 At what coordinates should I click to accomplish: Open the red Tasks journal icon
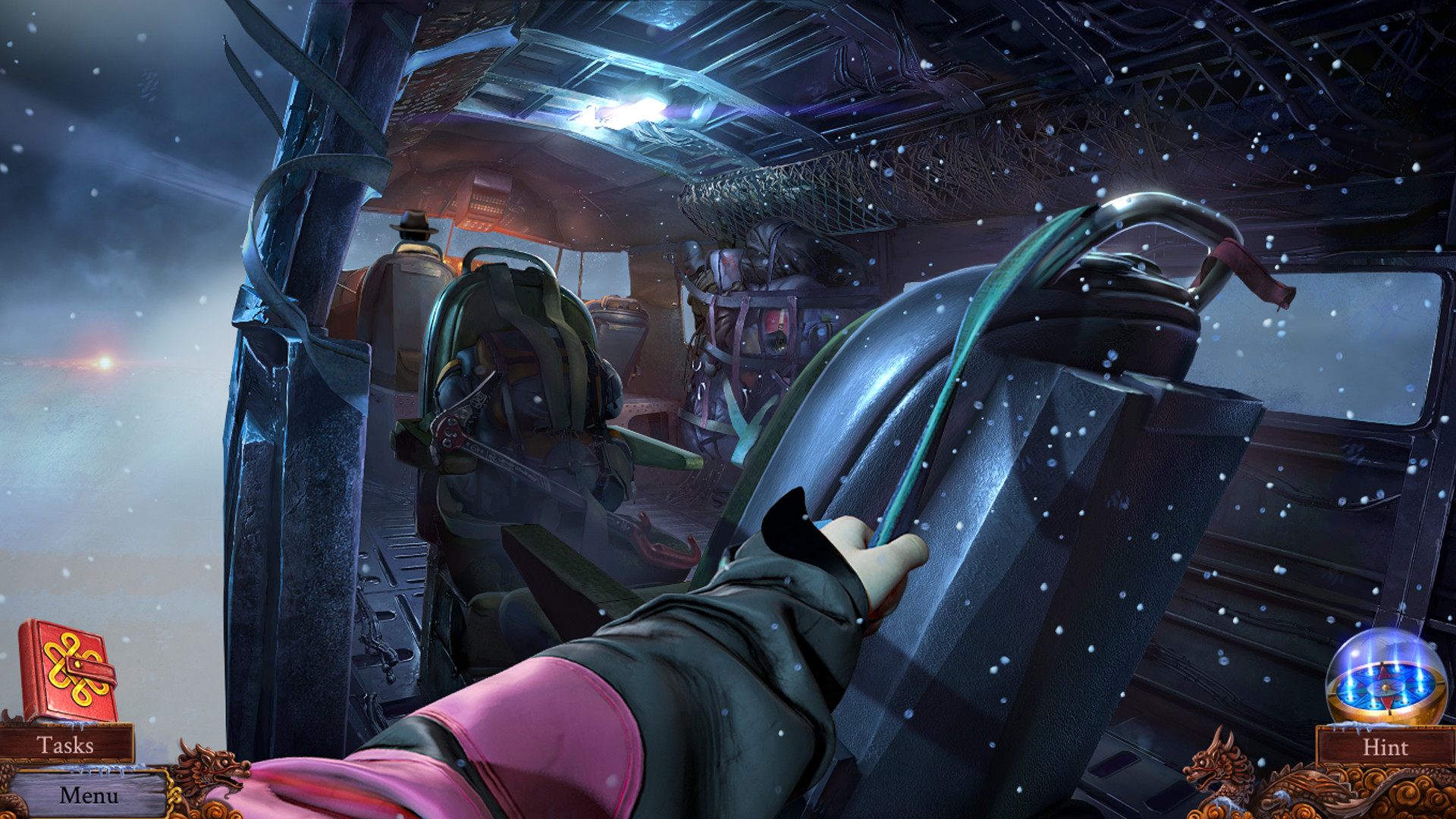coord(71,667)
